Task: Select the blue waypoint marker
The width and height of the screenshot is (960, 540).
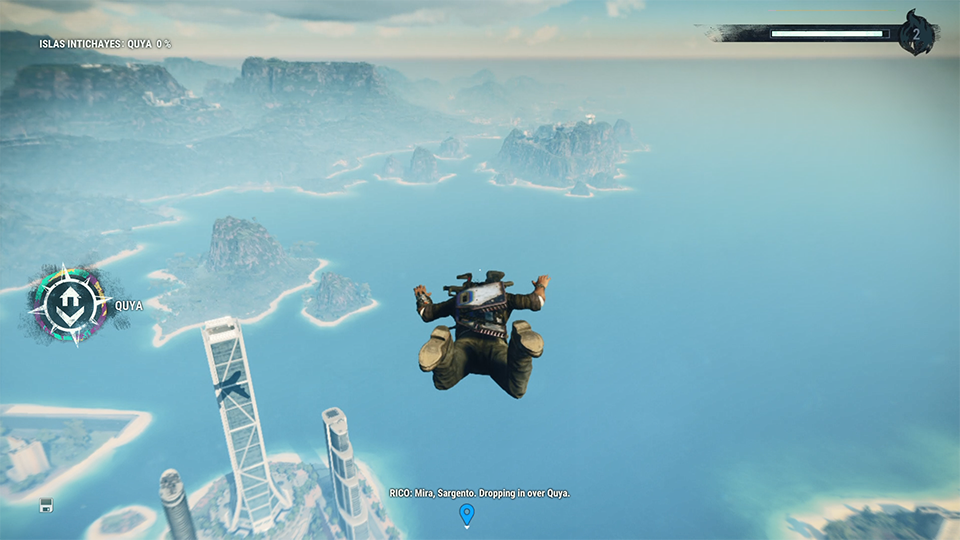Action: [x=466, y=515]
